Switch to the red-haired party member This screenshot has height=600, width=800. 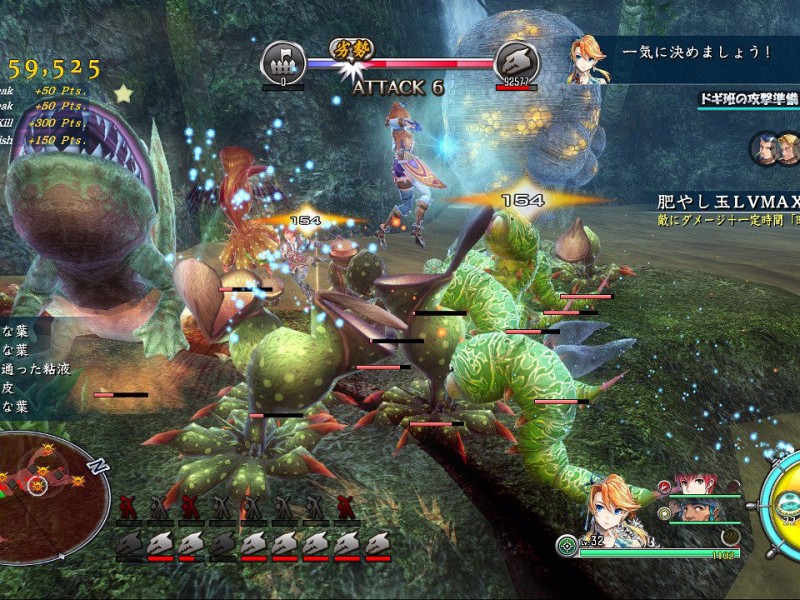691,485
